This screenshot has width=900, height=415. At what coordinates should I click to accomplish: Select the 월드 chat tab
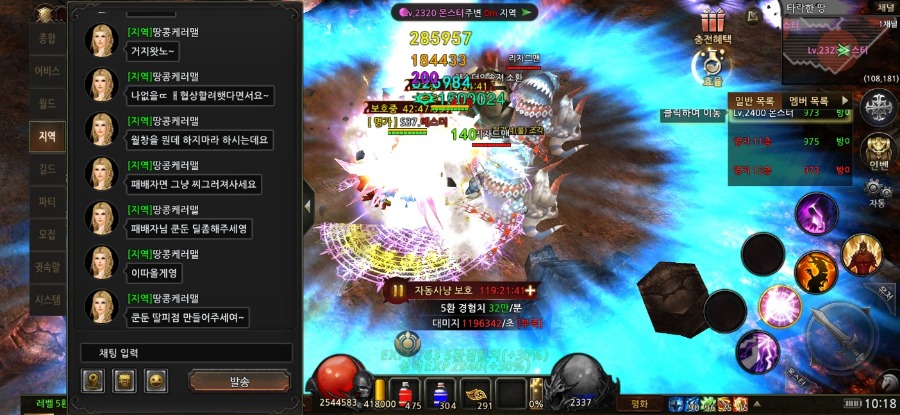pos(47,103)
